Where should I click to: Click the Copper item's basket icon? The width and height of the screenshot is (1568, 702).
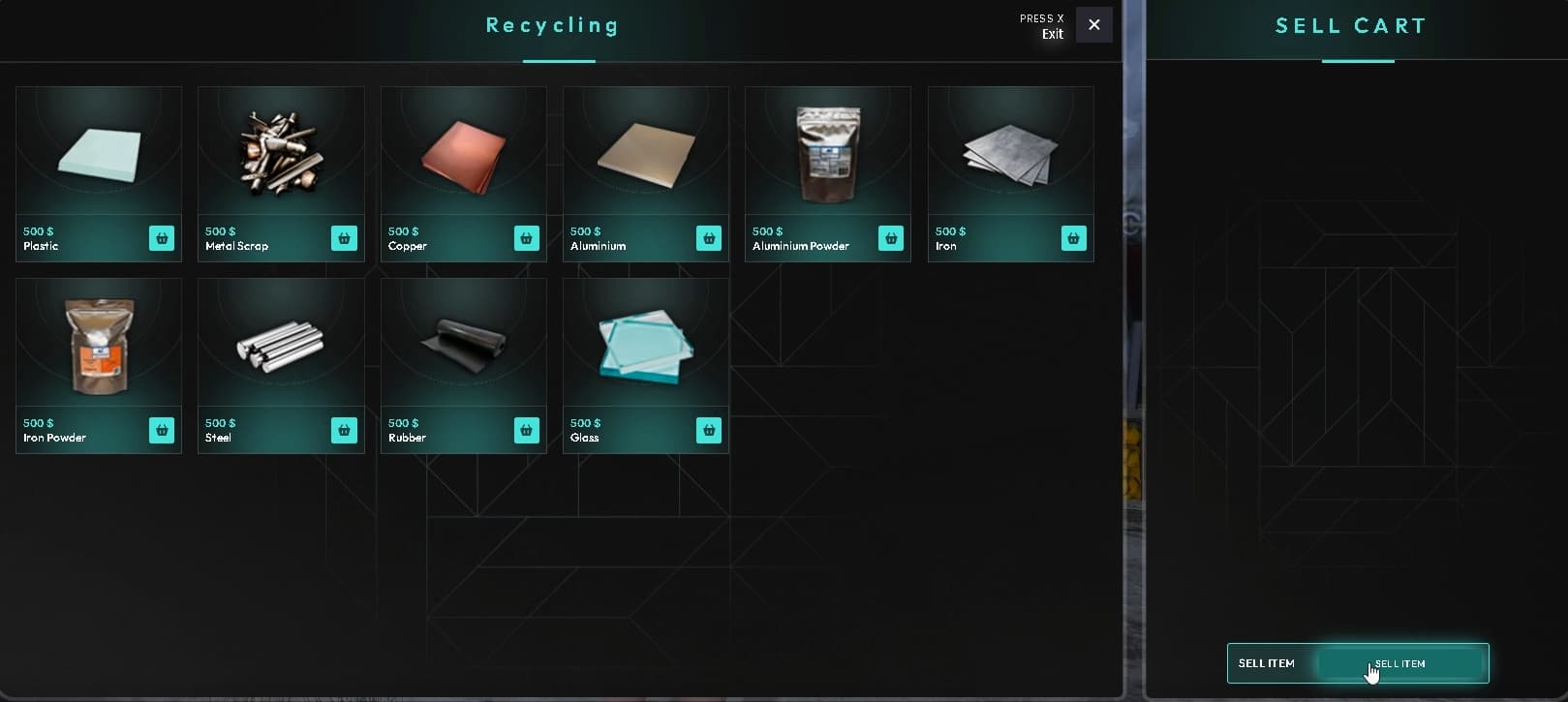pos(526,238)
